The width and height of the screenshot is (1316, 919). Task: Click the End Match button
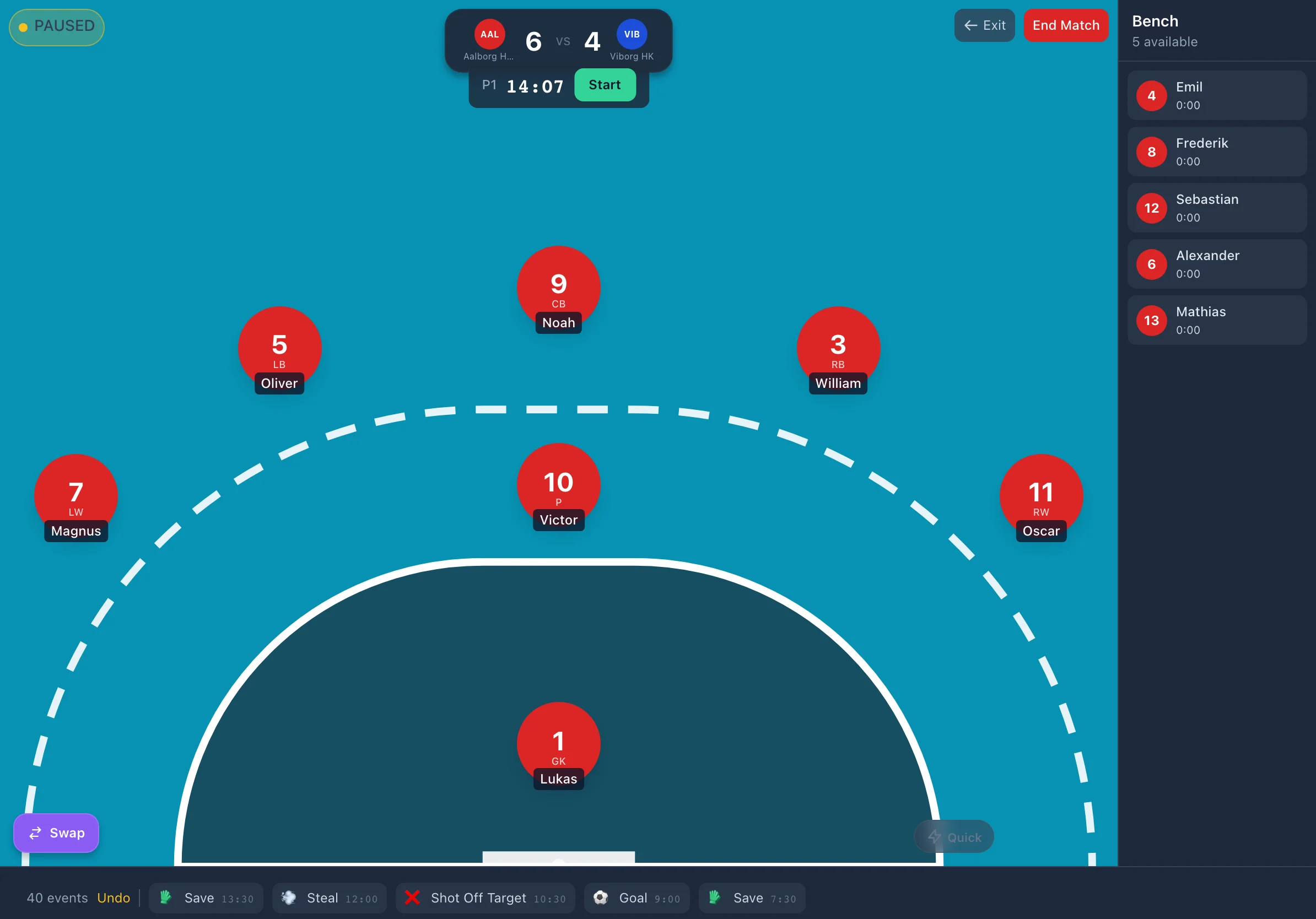tap(1066, 25)
